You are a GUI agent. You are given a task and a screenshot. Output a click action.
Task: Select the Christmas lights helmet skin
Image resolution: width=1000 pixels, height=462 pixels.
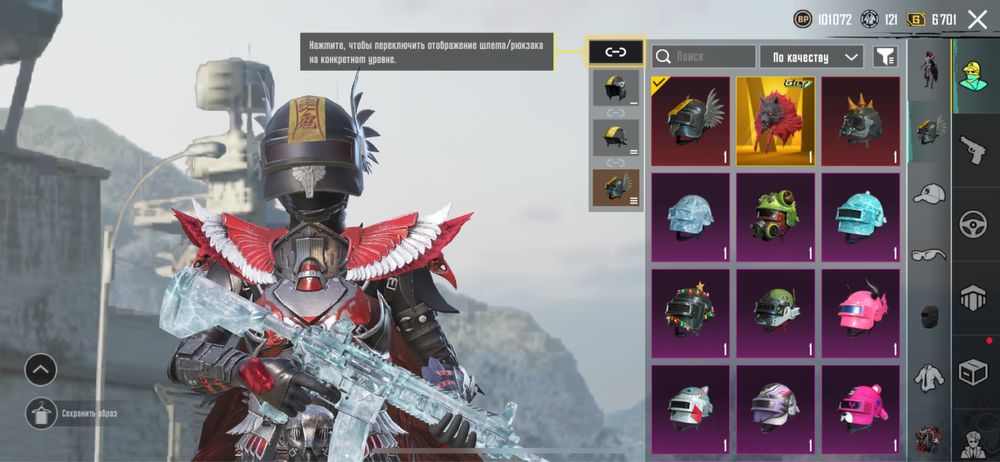pos(690,312)
